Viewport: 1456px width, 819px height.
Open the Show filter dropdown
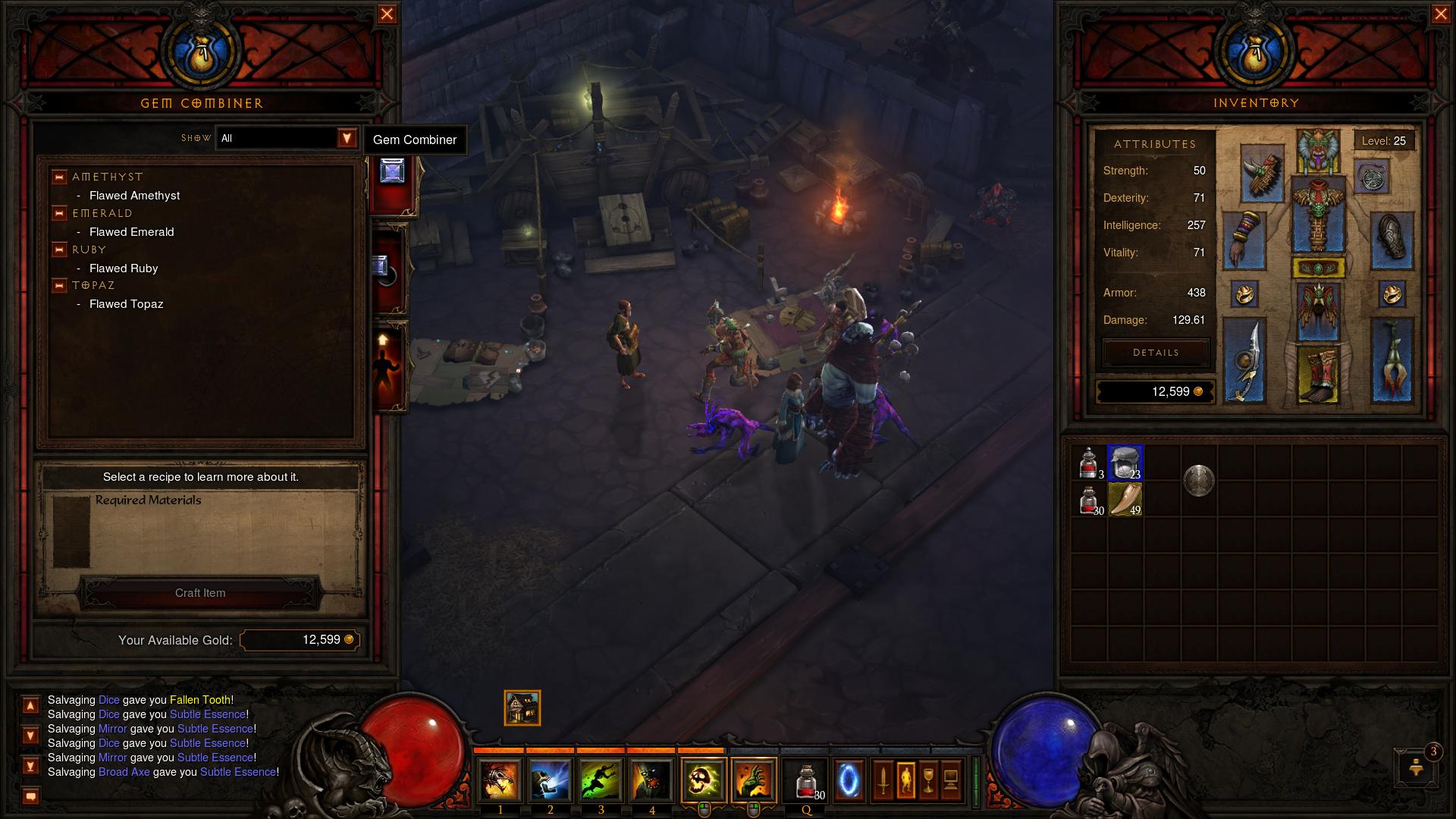coord(347,138)
